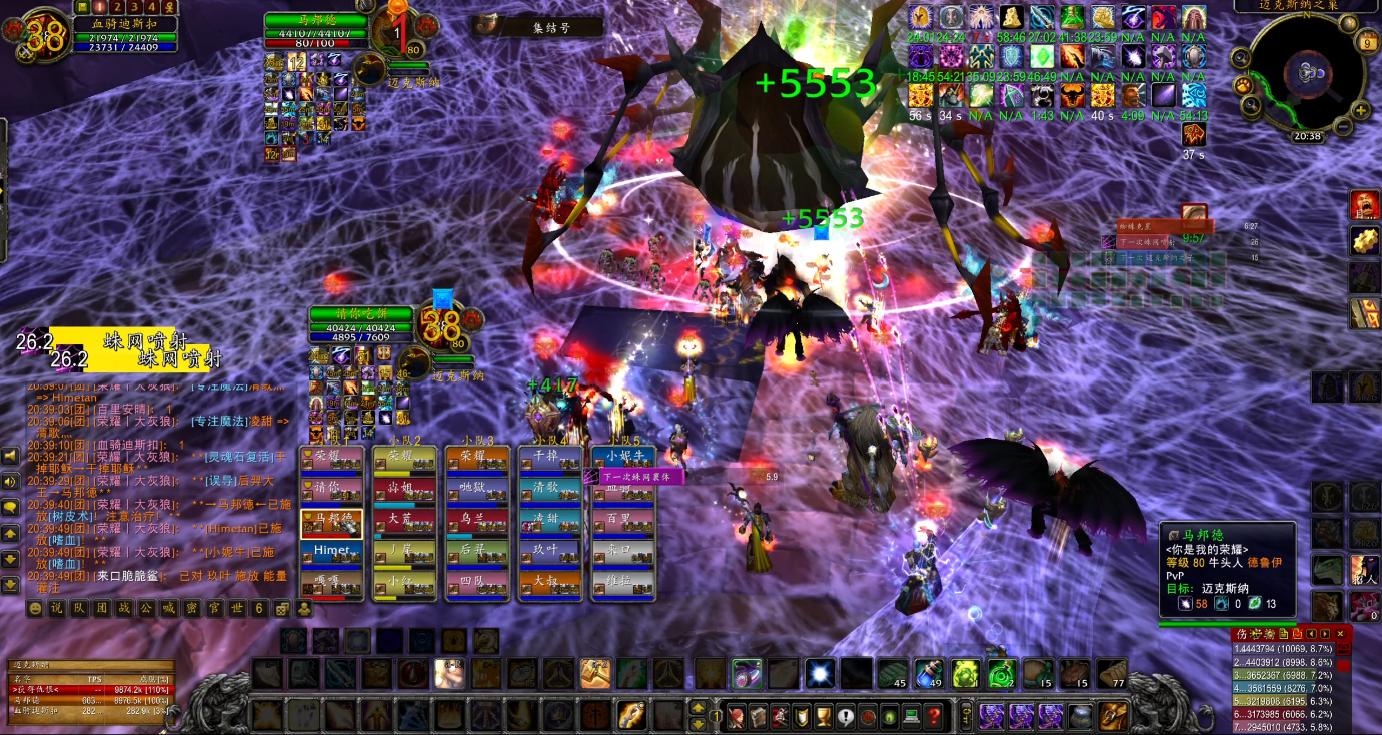Open the quest log exclamation icon
The height and width of the screenshot is (735, 1382).
[844, 714]
